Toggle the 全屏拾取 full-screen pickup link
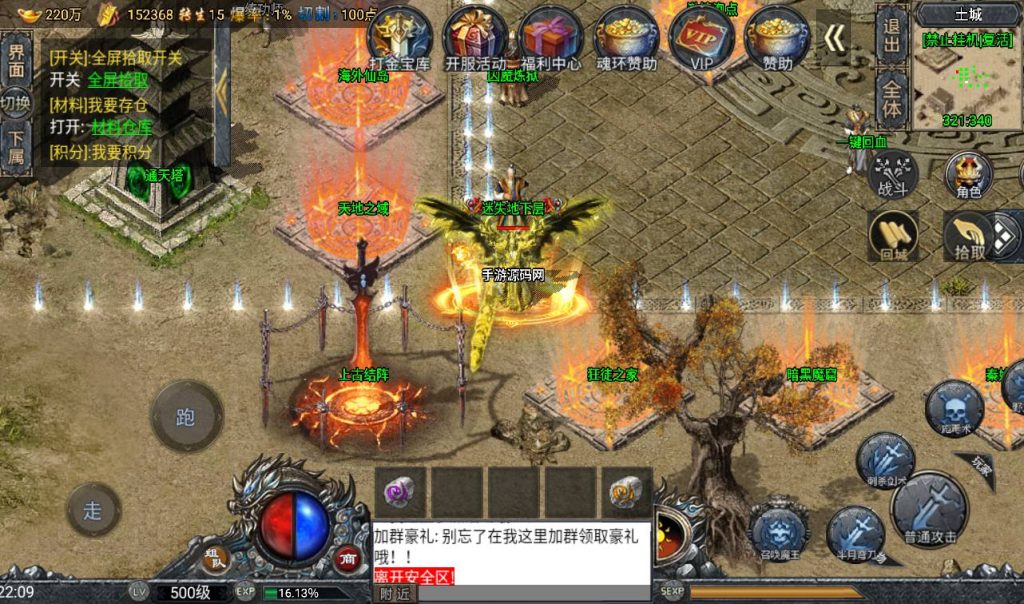 pos(118,80)
